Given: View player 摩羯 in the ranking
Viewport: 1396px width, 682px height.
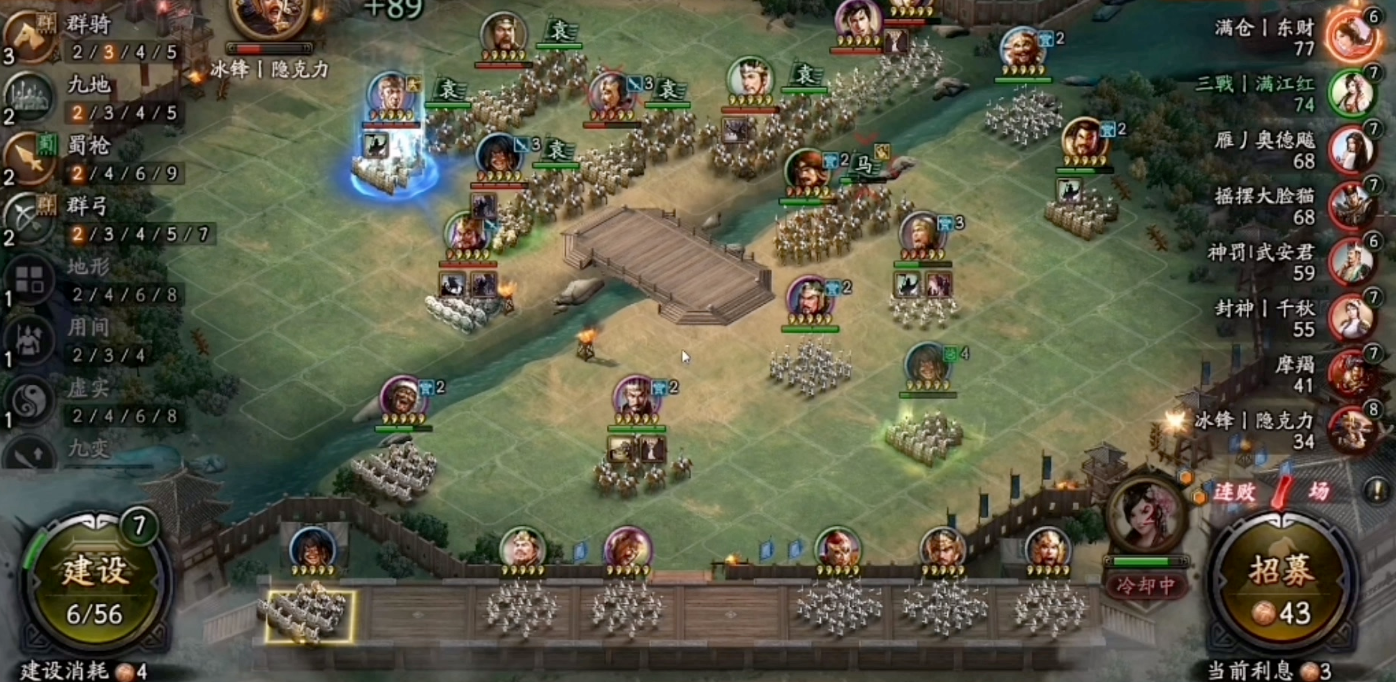Looking at the screenshot, I should point(1350,374).
